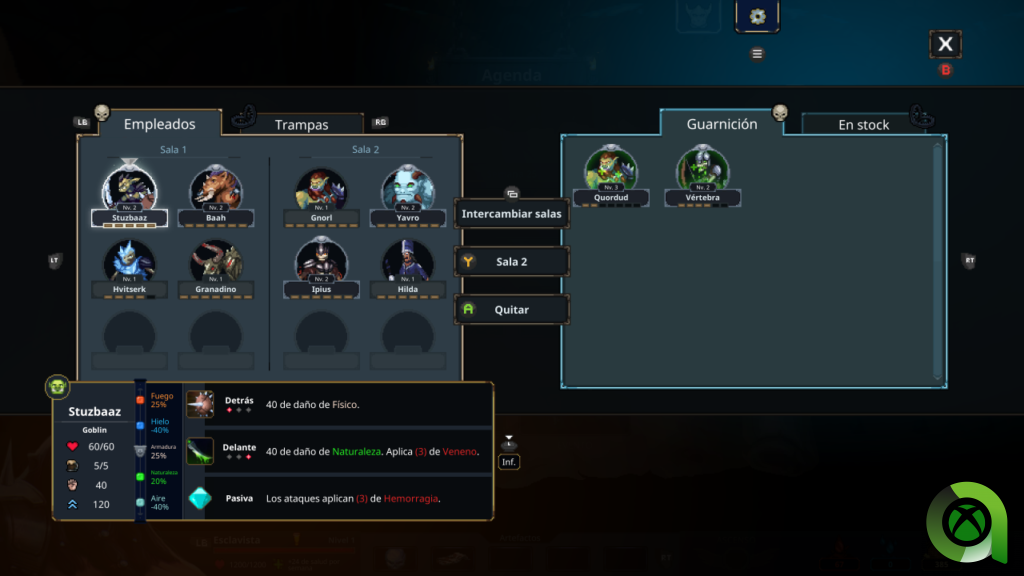Choose the Hilda employee slot
The height and width of the screenshot is (576, 1024).
pos(407,264)
